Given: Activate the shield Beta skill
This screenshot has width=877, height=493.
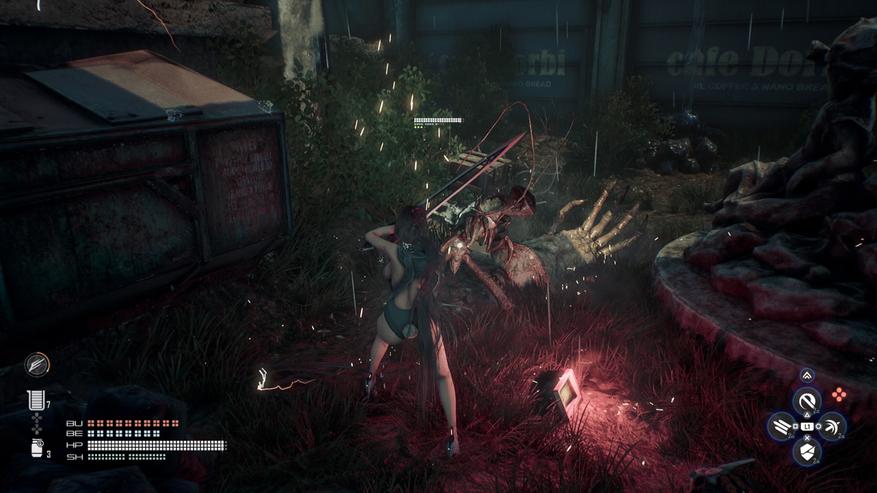Looking at the screenshot, I should [807, 451].
